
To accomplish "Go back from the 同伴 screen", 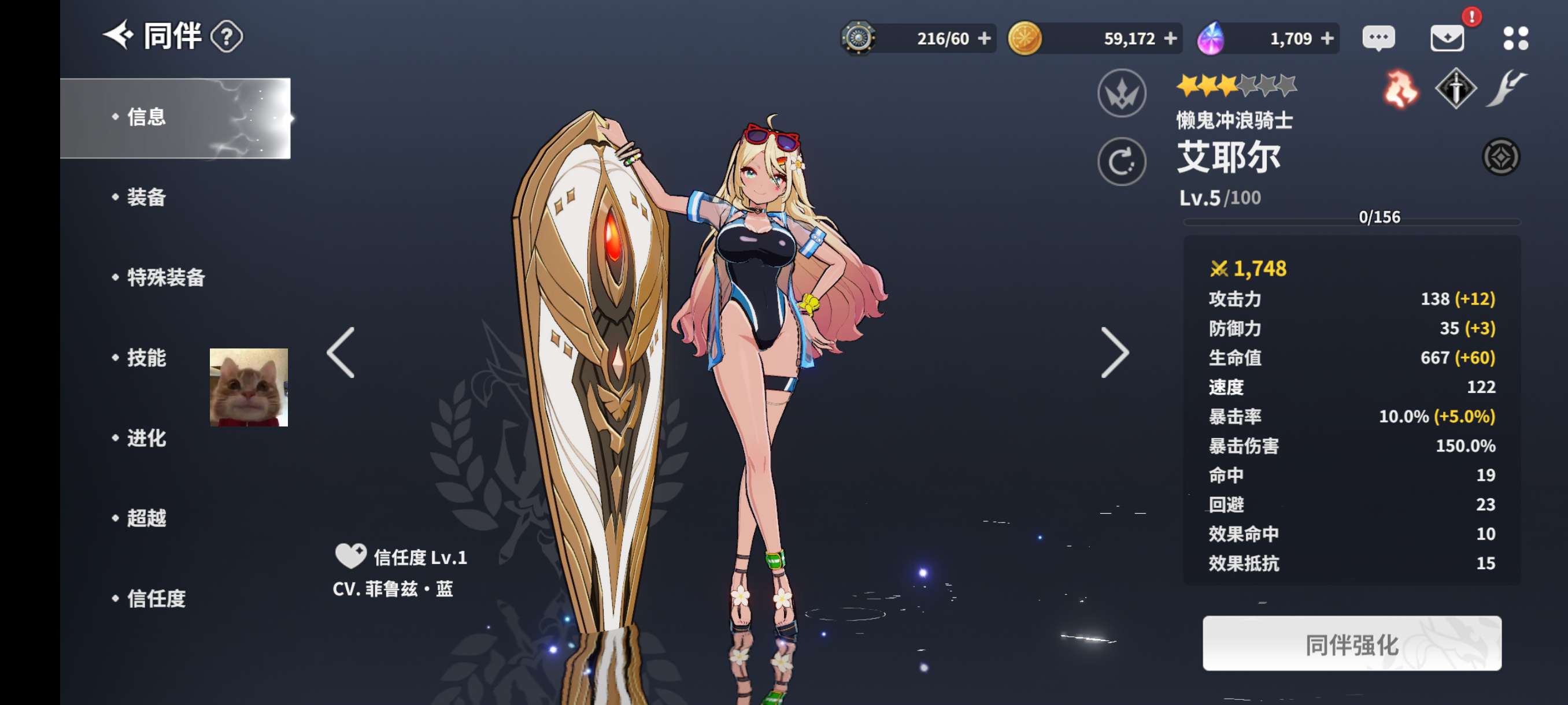I will 118,35.
